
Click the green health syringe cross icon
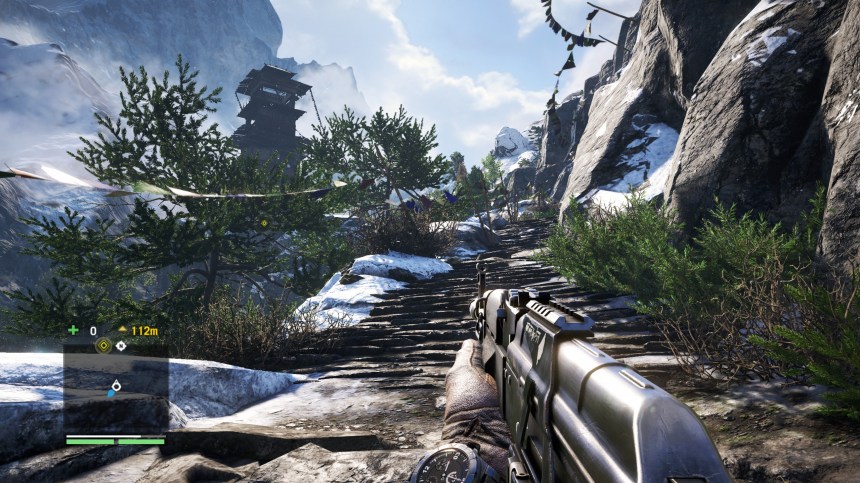(x=72, y=330)
